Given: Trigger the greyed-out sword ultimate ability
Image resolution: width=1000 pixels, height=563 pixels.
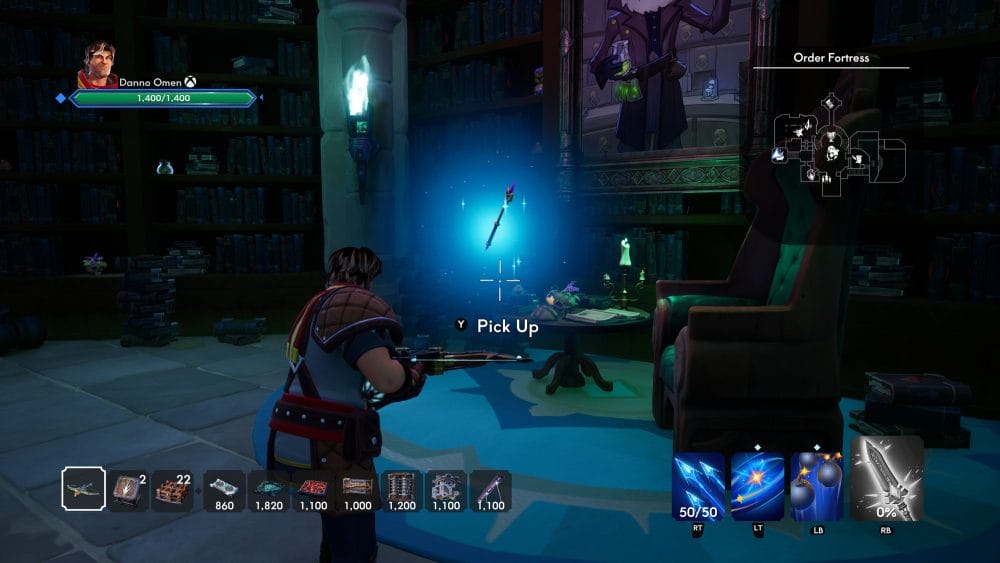Looking at the screenshot, I should point(886,478).
